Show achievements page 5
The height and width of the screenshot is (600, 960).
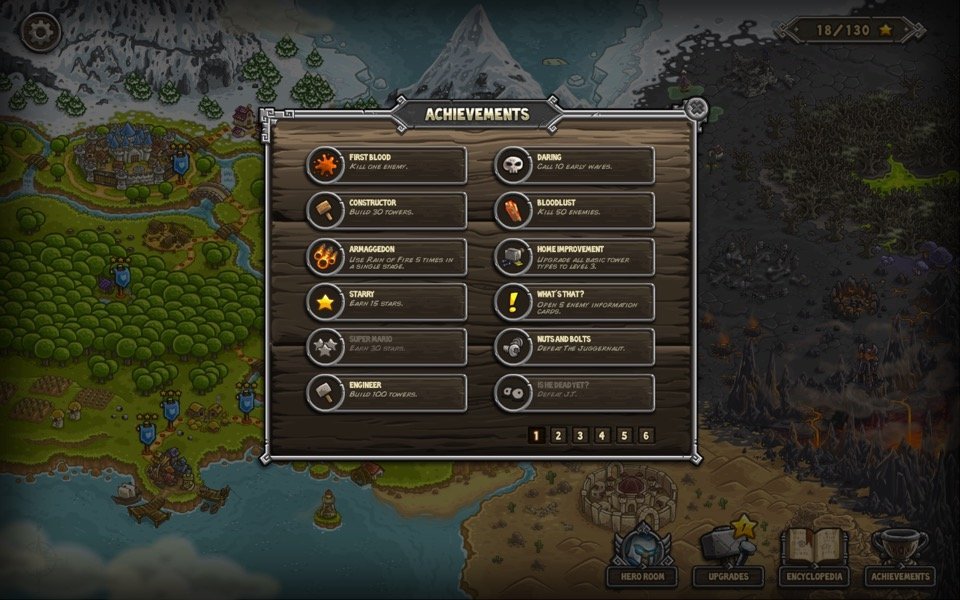click(x=624, y=435)
